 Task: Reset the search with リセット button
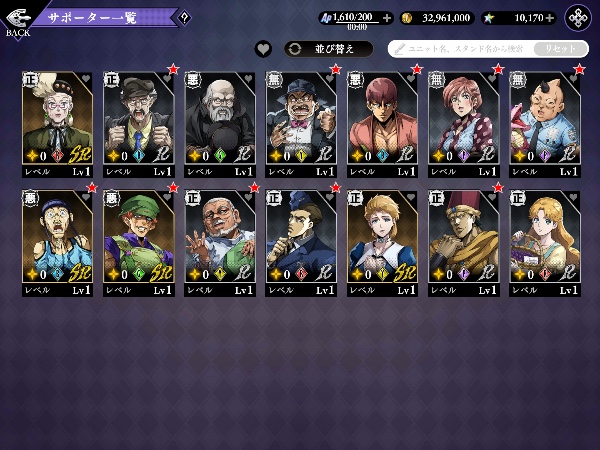pyautogui.click(x=561, y=48)
